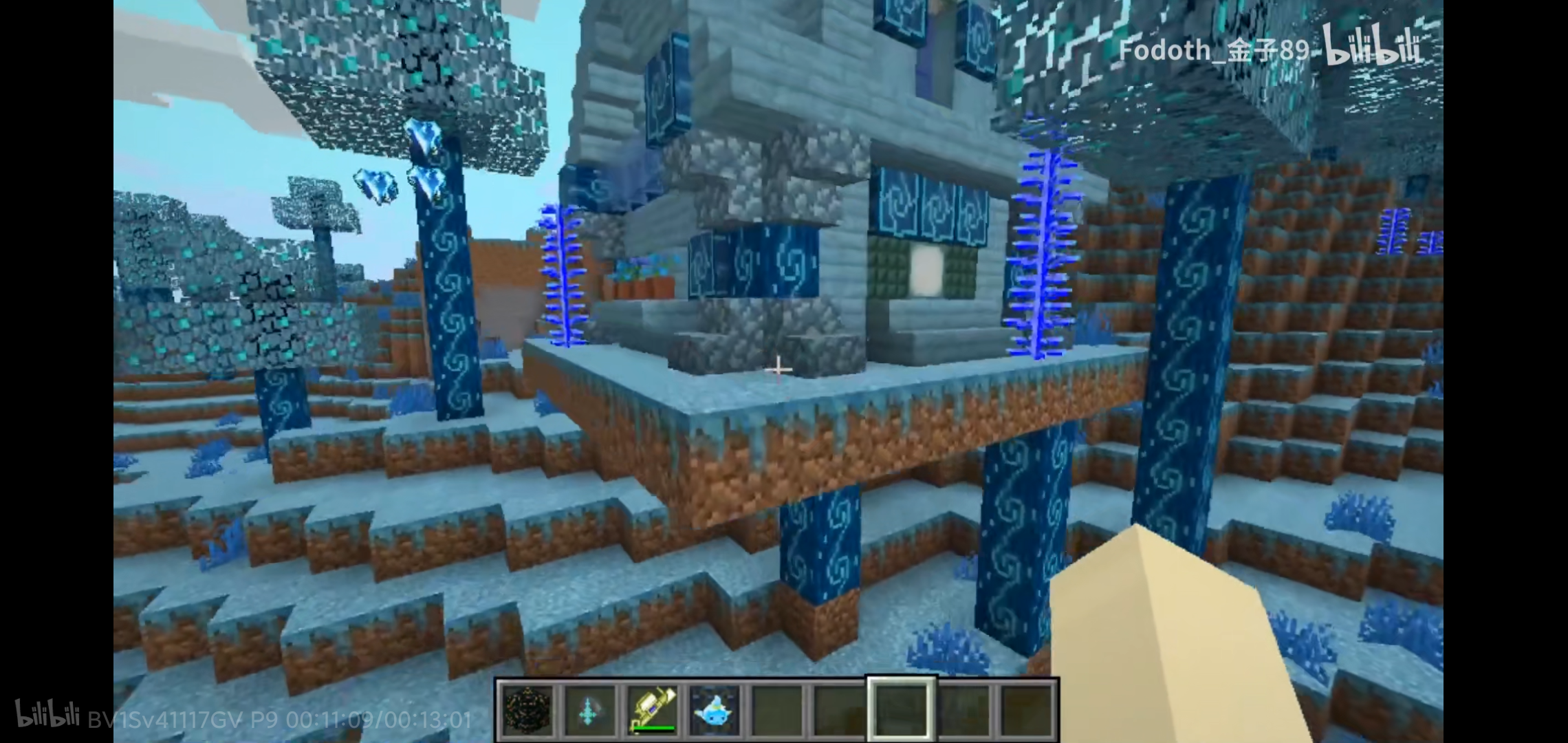Choose the blue creature spawn item slot
1568x743 pixels.
coord(714,711)
